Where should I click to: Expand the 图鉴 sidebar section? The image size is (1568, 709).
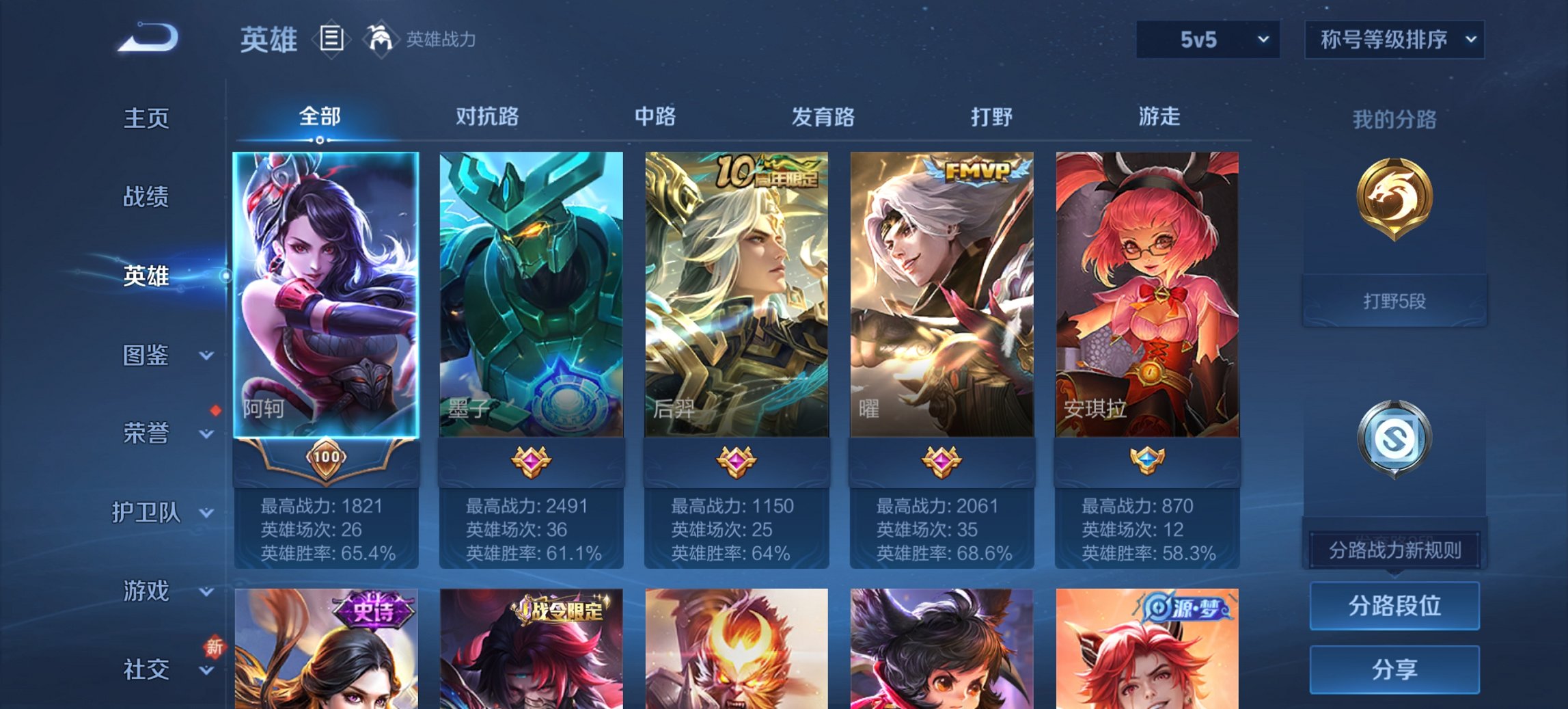[147, 356]
